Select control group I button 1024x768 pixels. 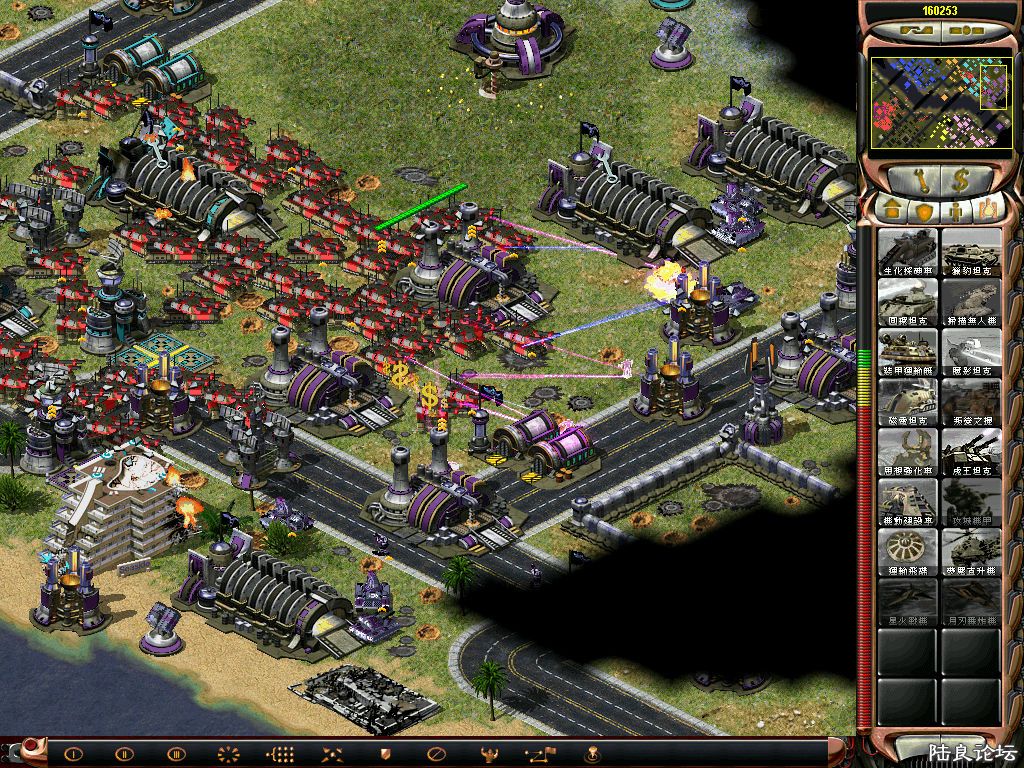tap(73, 754)
